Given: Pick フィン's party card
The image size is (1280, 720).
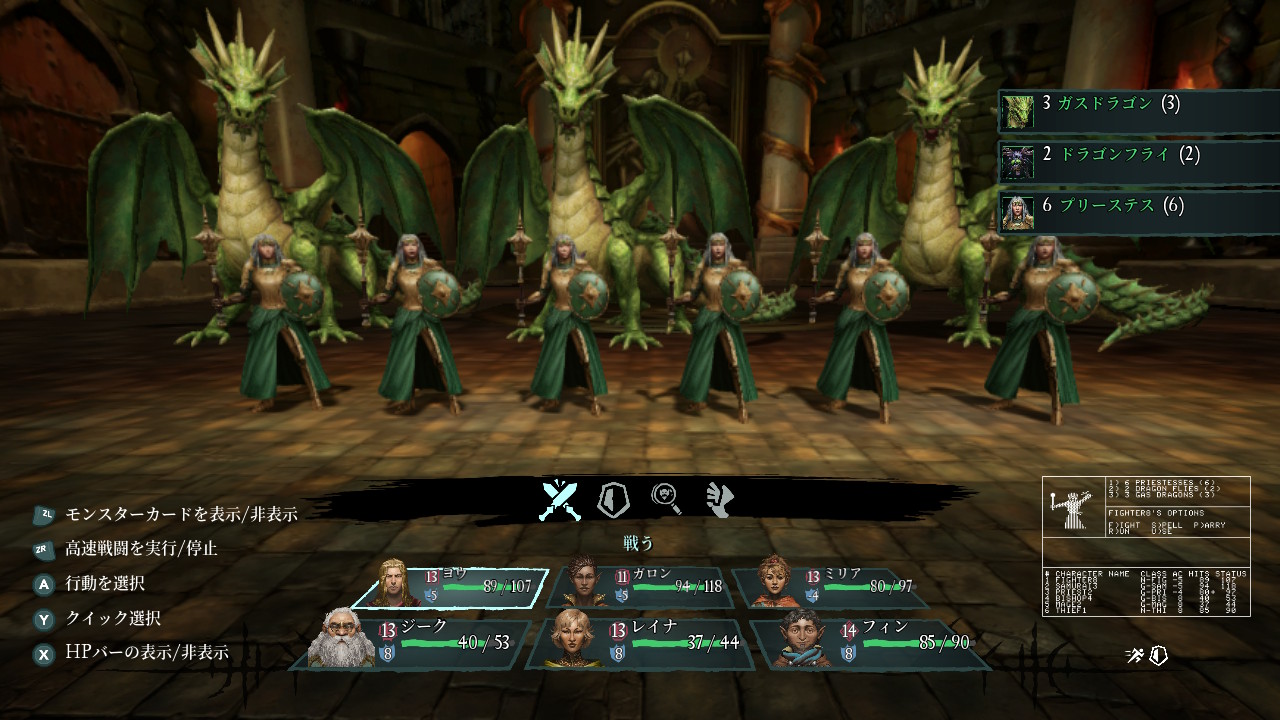Looking at the screenshot, I should pos(870,642).
